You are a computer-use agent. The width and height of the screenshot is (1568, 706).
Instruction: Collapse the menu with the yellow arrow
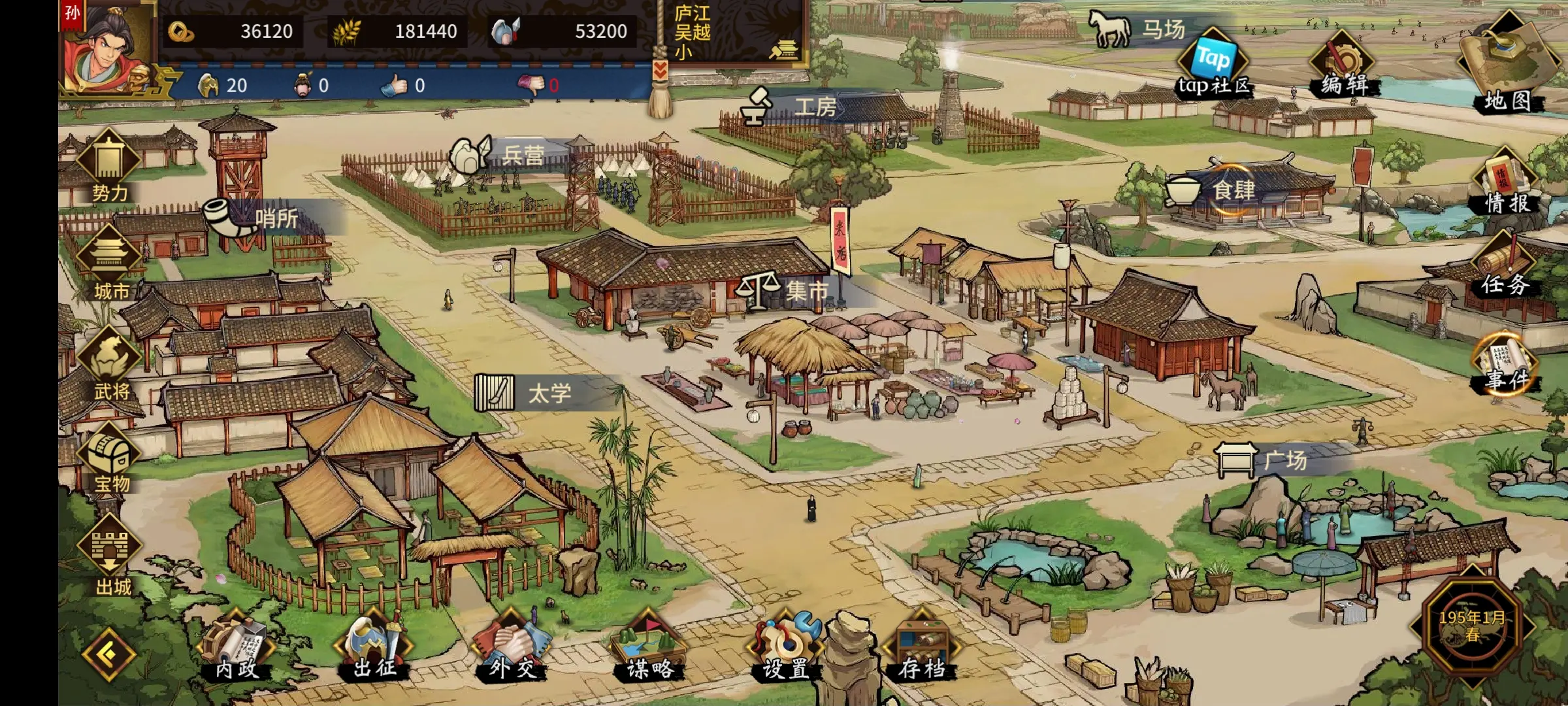pyautogui.click(x=108, y=654)
